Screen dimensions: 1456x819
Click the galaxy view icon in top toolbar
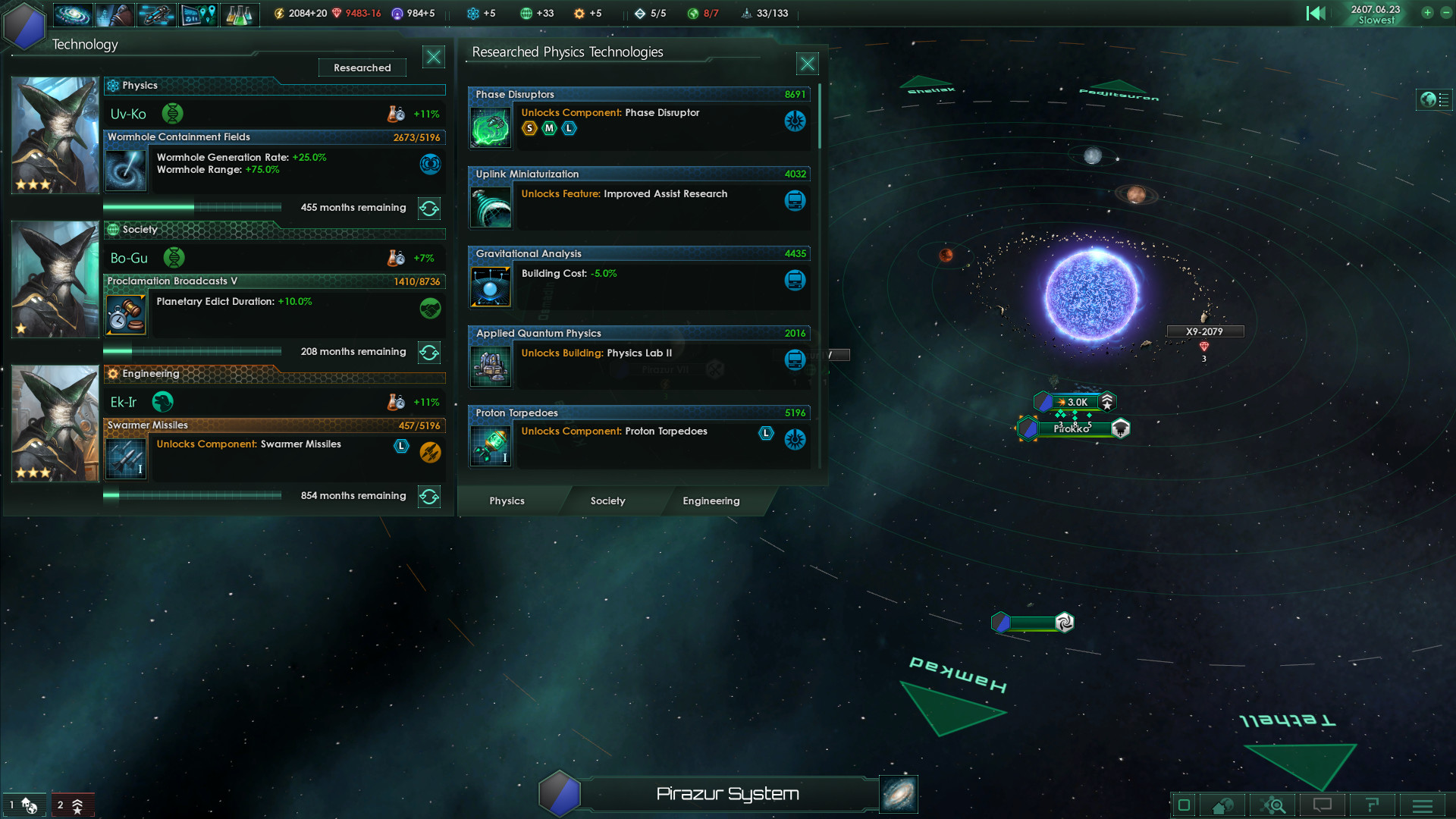point(73,14)
